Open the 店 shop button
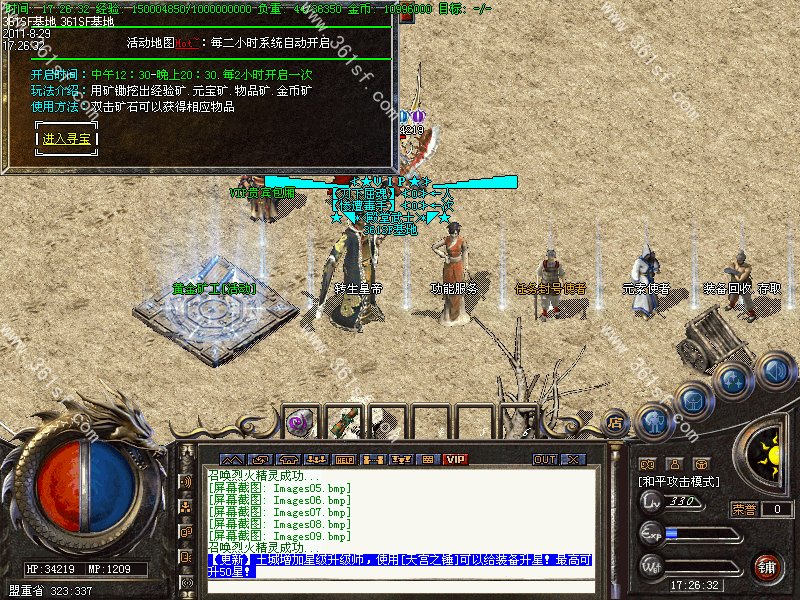The width and height of the screenshot is (800, 600). pos(617,421)
